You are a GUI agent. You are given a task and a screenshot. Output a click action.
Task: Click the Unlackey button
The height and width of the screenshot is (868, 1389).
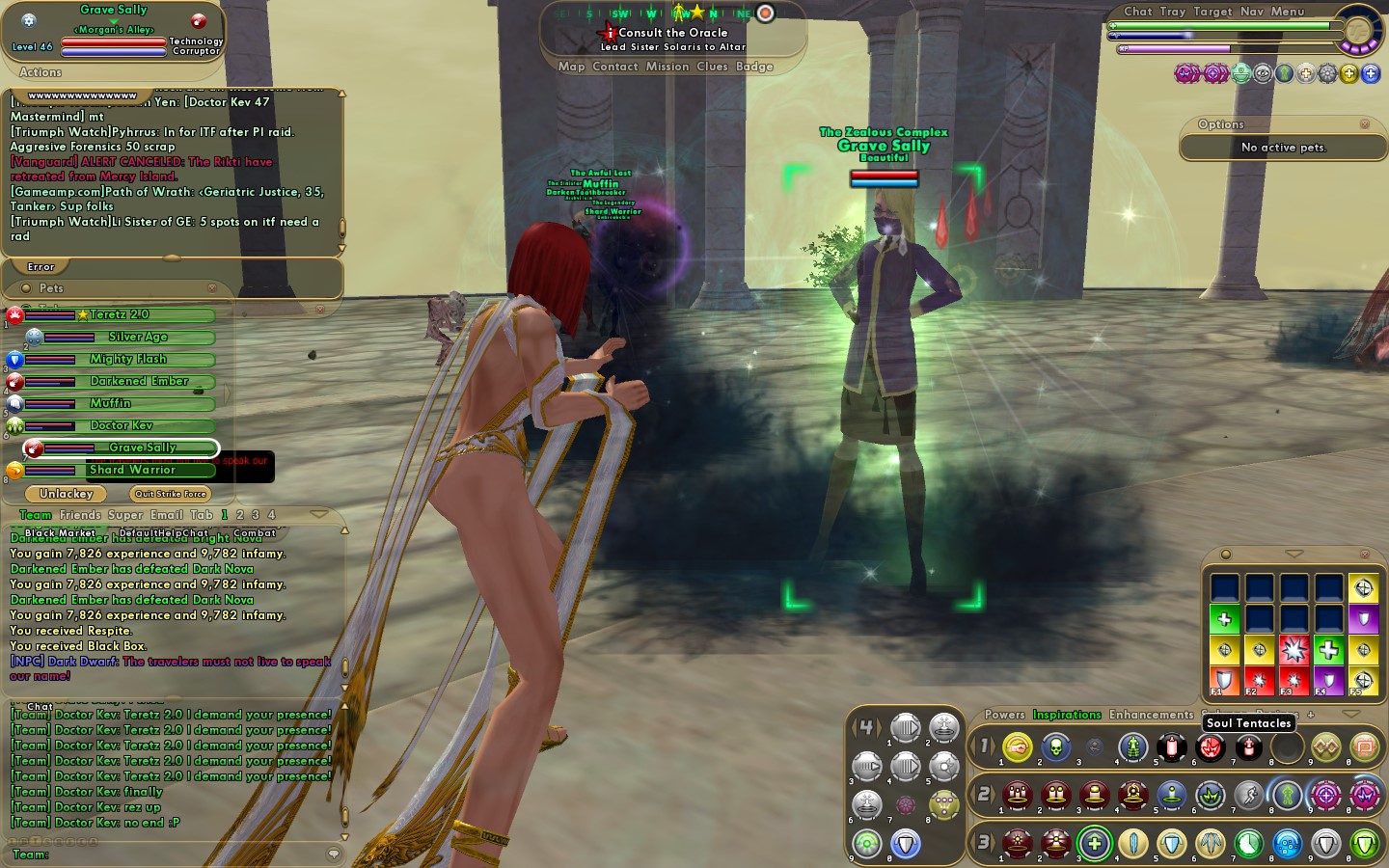coord(67,494)
